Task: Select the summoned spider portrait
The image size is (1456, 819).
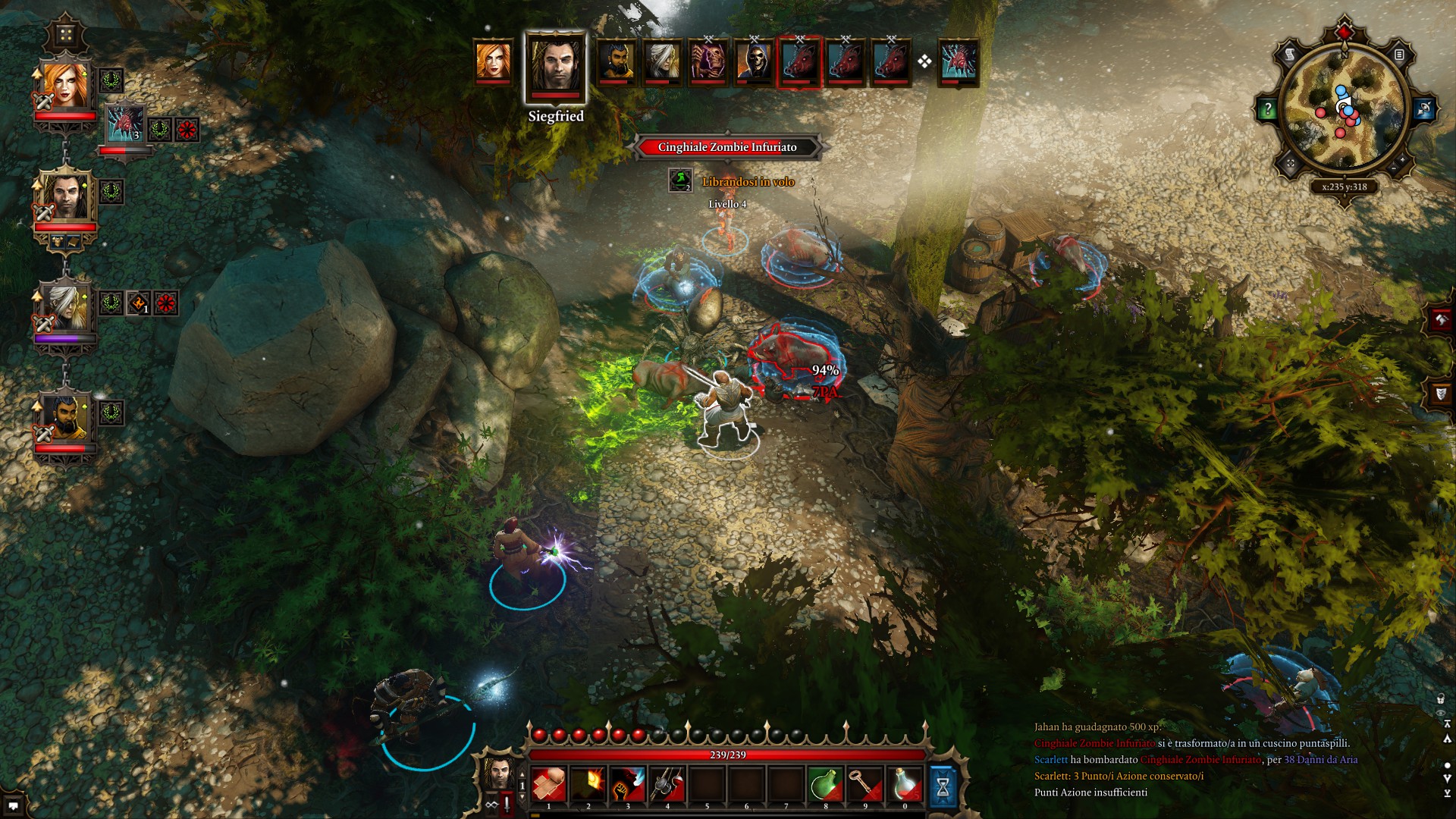Action: pyautogui.click(x=124, y=124)
